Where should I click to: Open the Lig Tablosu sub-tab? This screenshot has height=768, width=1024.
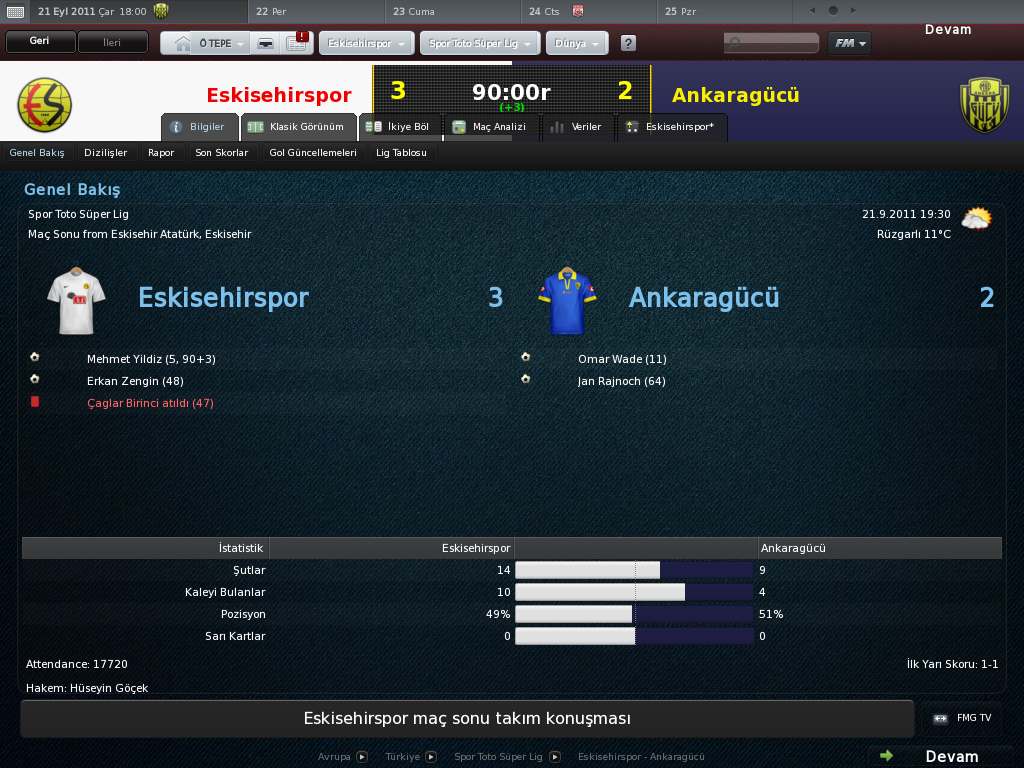coord(401,153)
